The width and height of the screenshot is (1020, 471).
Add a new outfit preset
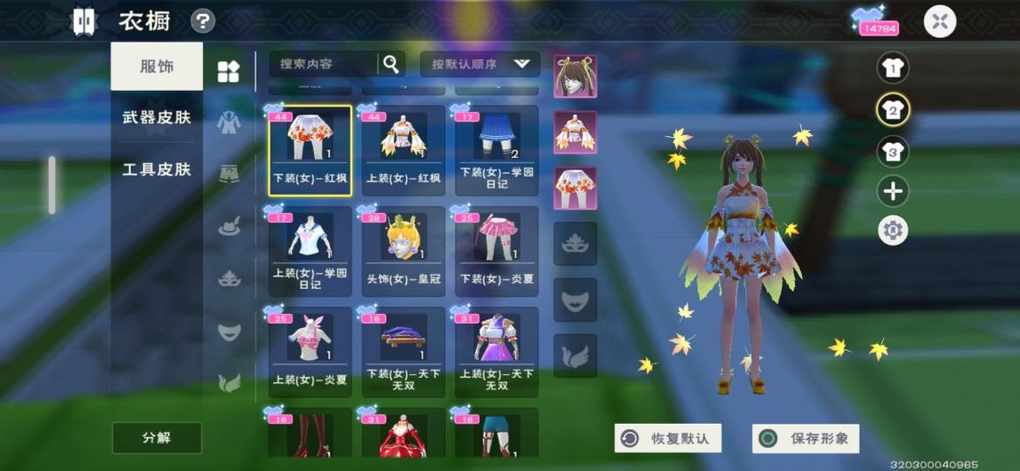click(892, 191)
